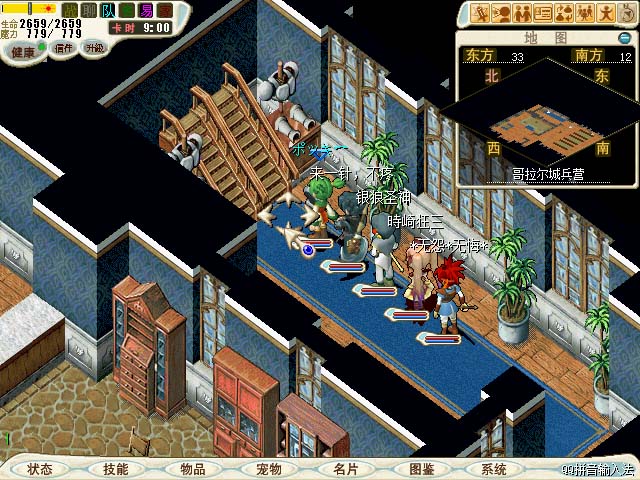
Task: Open the 图鉴 album menu
Action: click(x=421, y=469)
